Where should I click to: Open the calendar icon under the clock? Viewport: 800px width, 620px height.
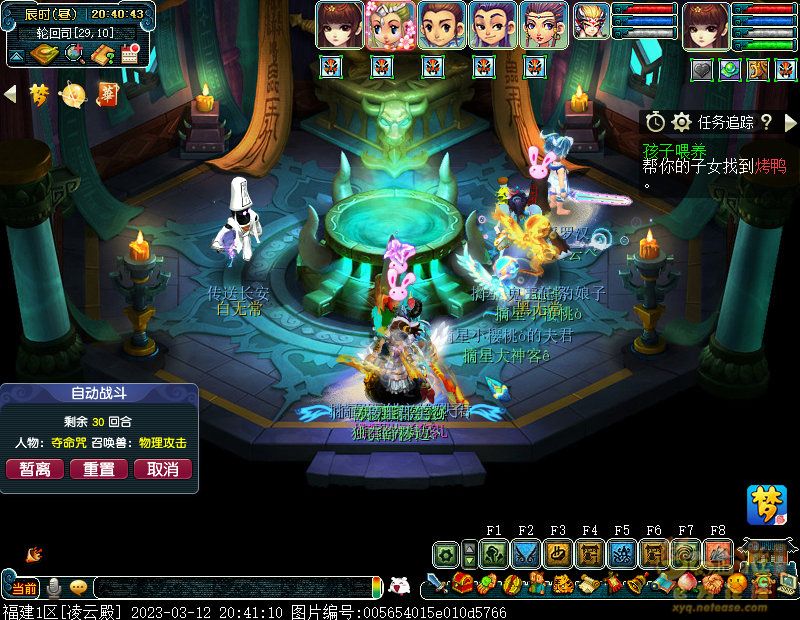coord(128,54)
